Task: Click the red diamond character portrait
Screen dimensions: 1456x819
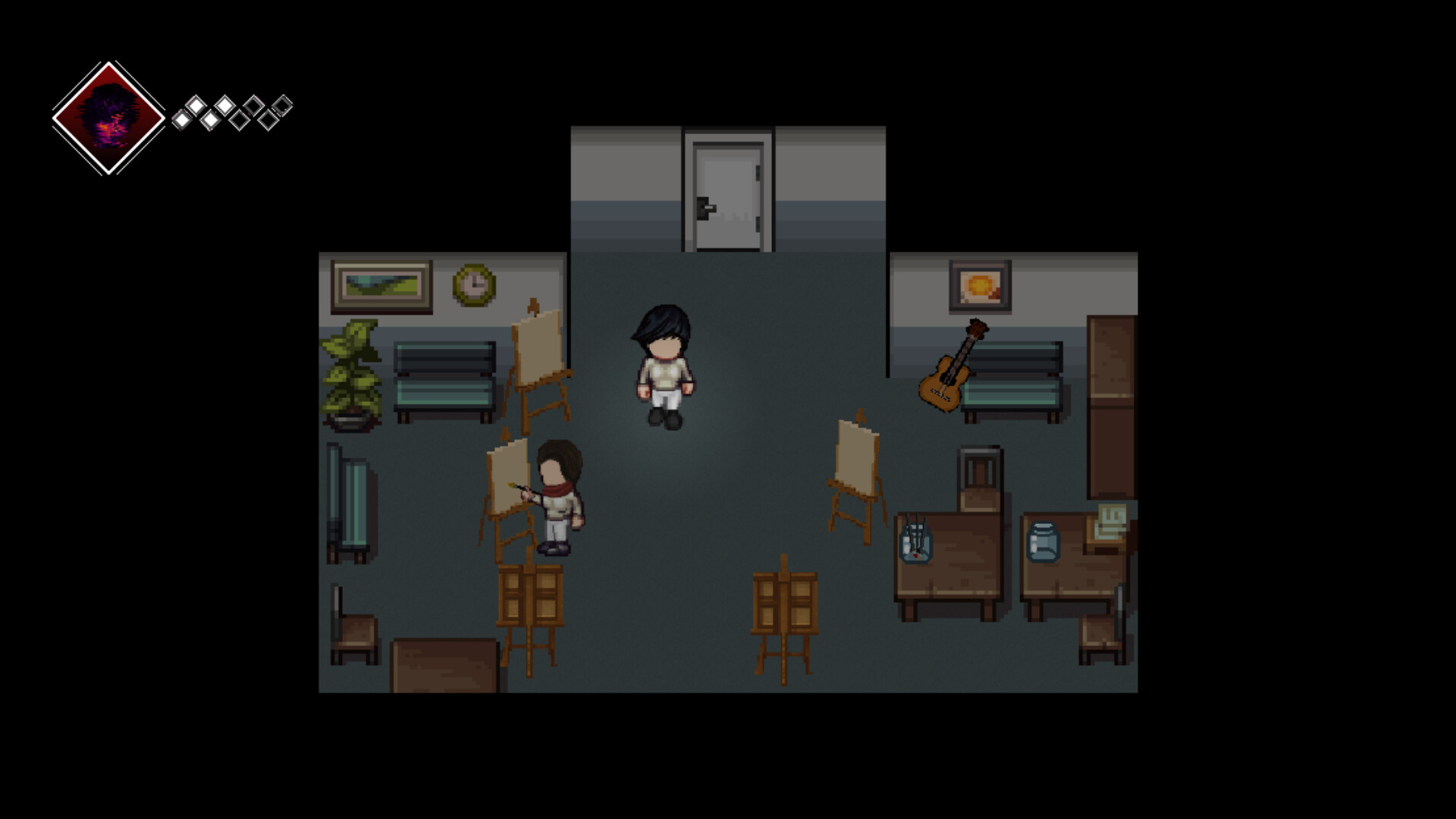Action: (108, 115)
